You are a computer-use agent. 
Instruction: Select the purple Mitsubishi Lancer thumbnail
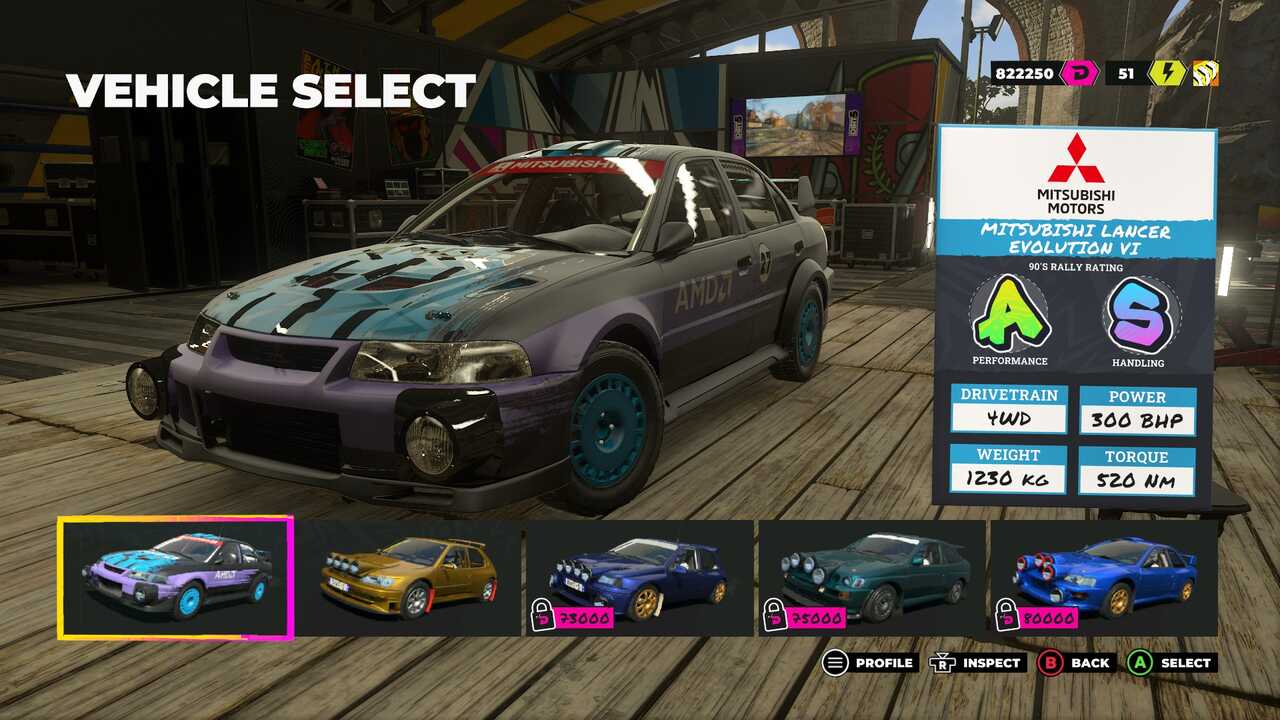[175, 578]
